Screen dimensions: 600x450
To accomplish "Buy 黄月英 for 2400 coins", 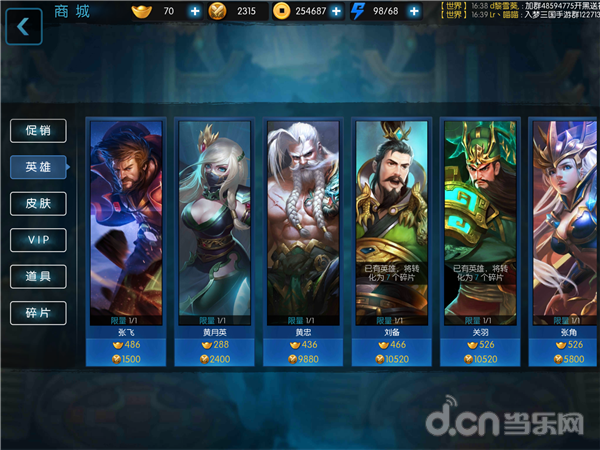I will 213,359.
